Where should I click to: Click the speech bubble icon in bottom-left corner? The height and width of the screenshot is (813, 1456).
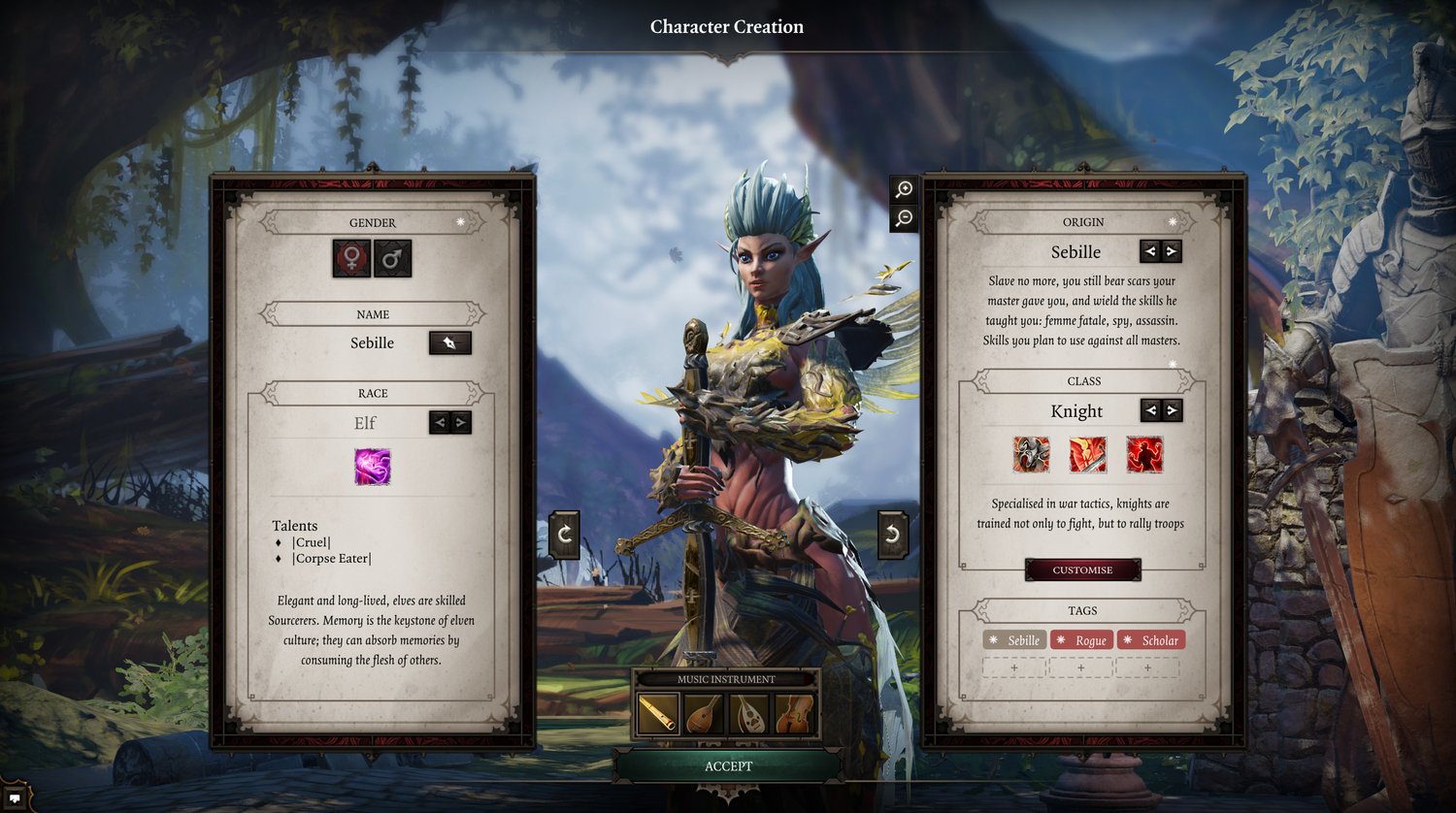pos(14,797)
